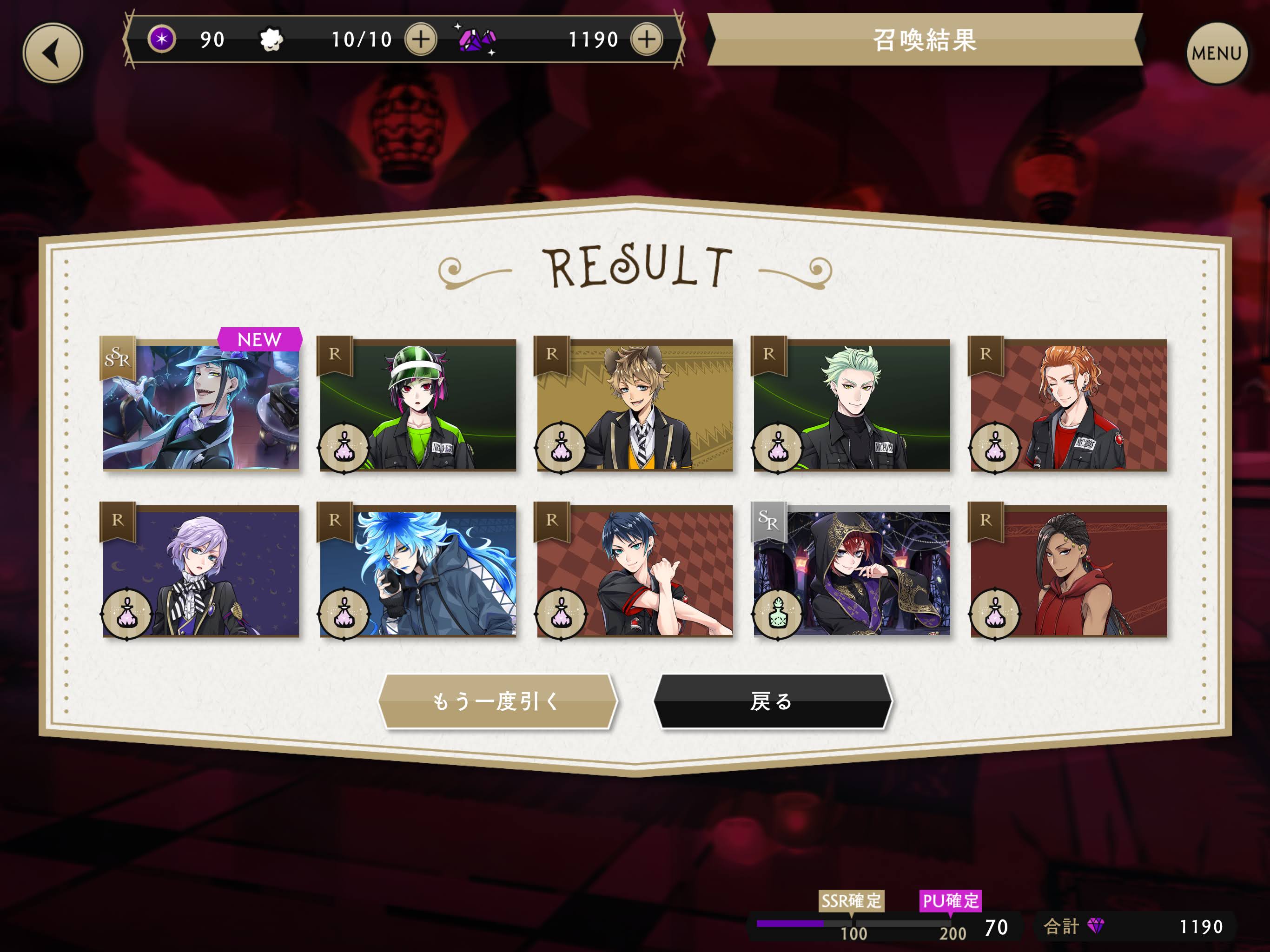Viewport: 1270px width, 952px height.
Task: Add more stamina with the 10/10 plus button
Action: (421, 40)
